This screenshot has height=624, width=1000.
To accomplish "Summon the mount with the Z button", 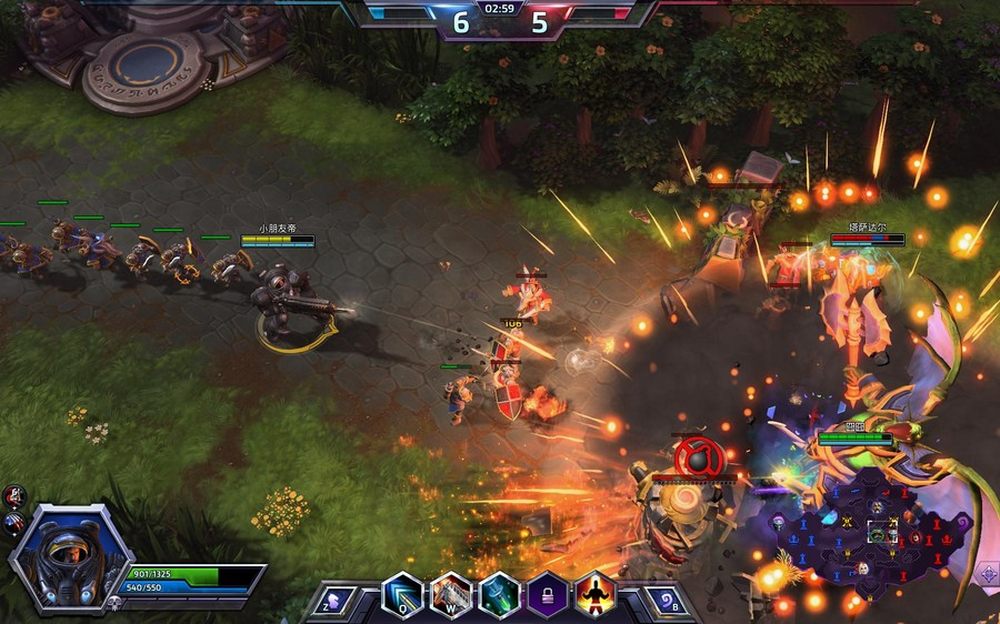I will [x=332, y=601].
